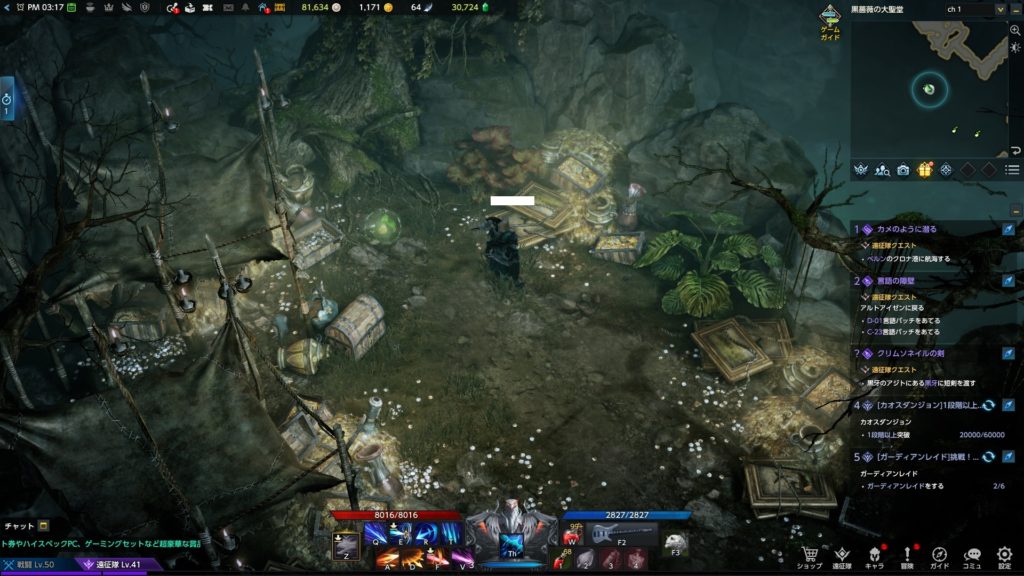
Task: Open the キャラ character menu
Action: [874, 553]
